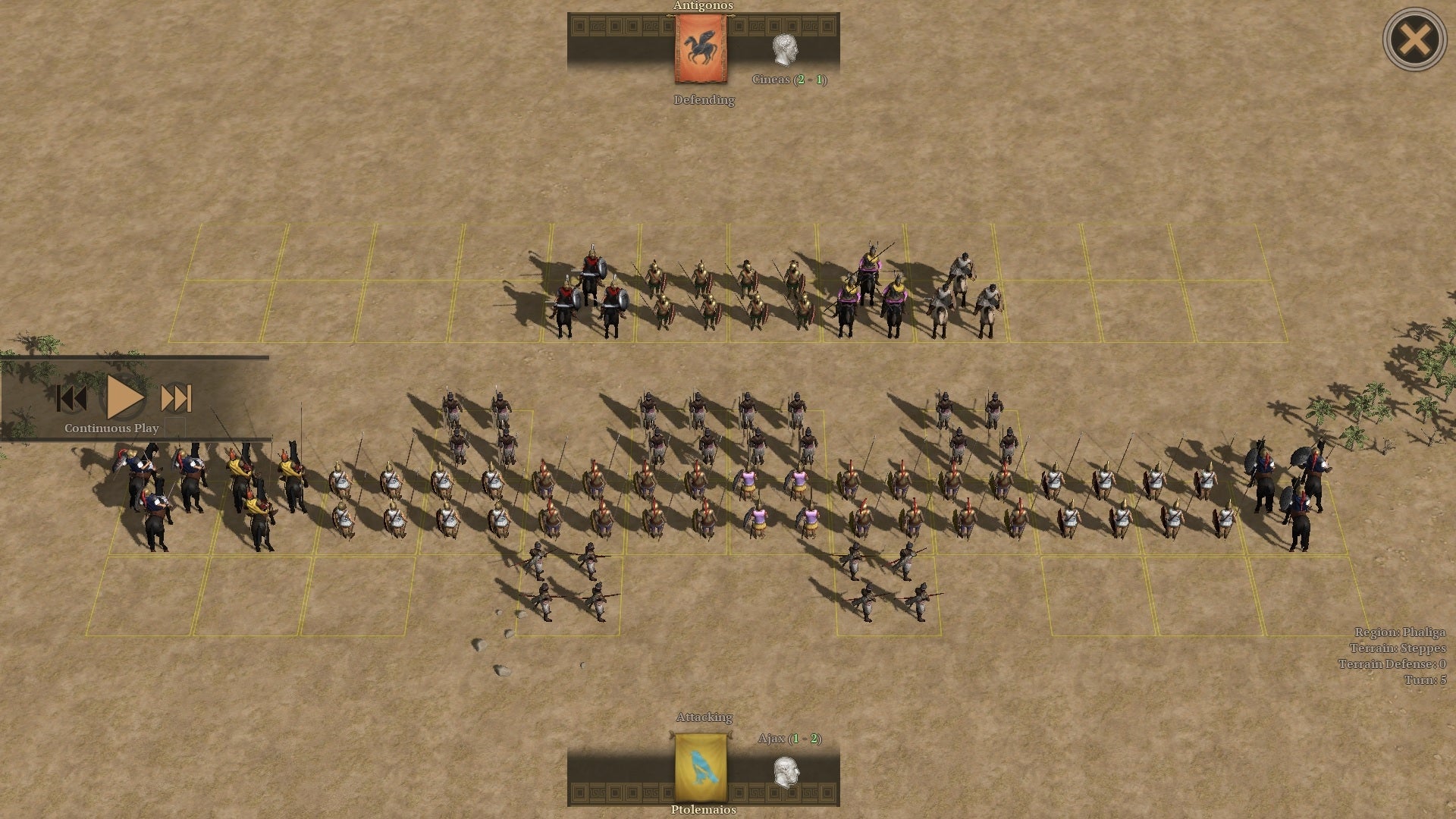Select the Cineas commander portrait
Screen dimensions: 1456x819
coord(786,51)
